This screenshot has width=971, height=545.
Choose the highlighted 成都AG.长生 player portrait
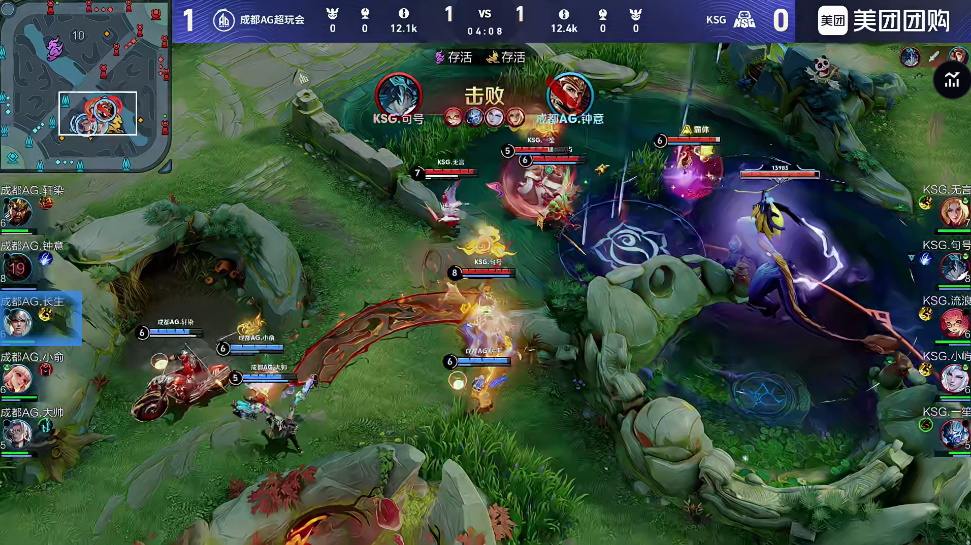17,322
